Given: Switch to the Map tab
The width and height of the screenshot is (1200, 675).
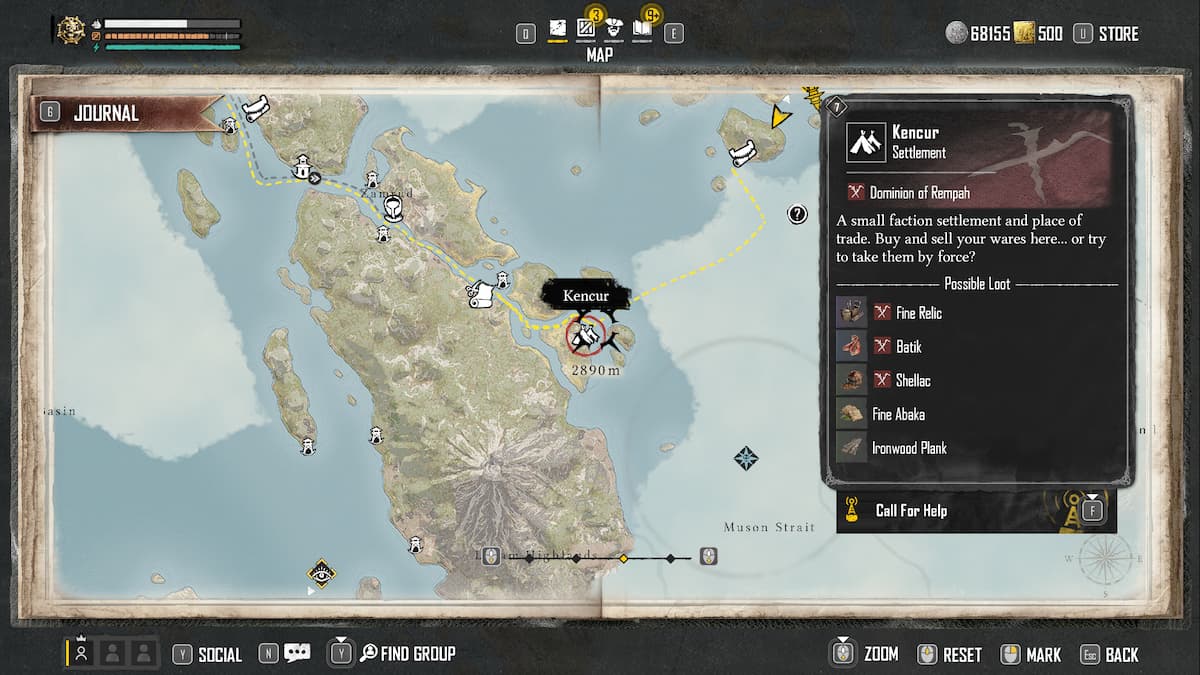Looking at the screenshot, I should point(558,32).
